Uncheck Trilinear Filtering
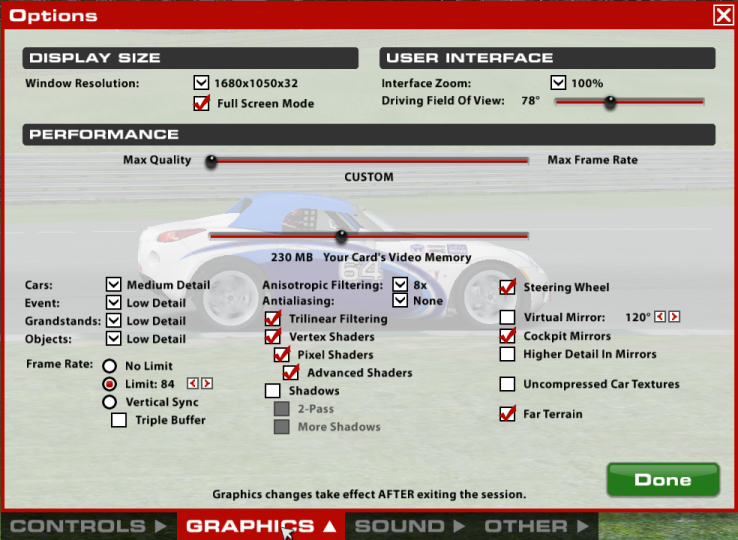The height and width of the screenshot is (540, 738). click(272, 319)
